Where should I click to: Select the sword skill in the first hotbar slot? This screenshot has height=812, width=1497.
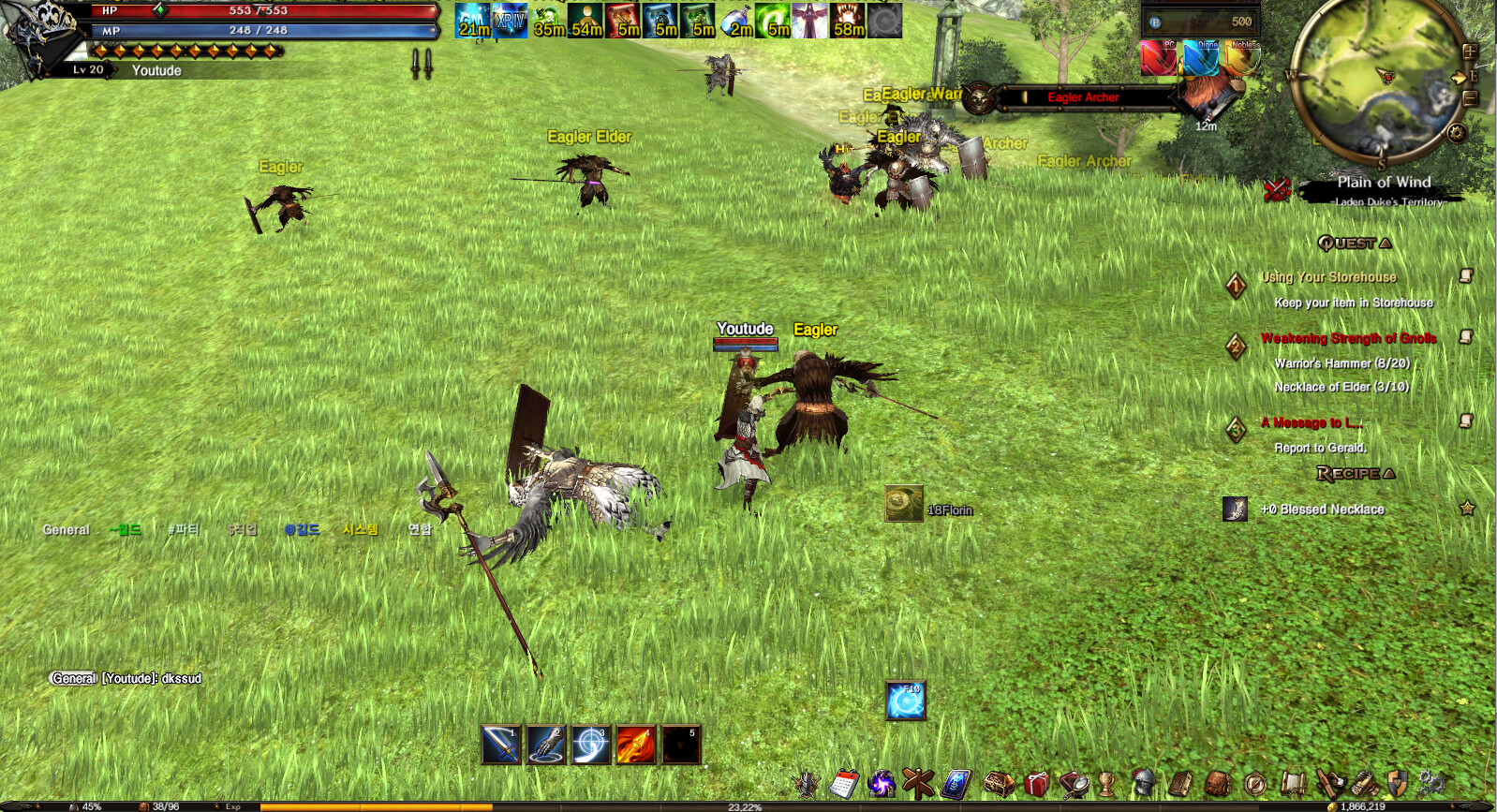click(502, 744)
